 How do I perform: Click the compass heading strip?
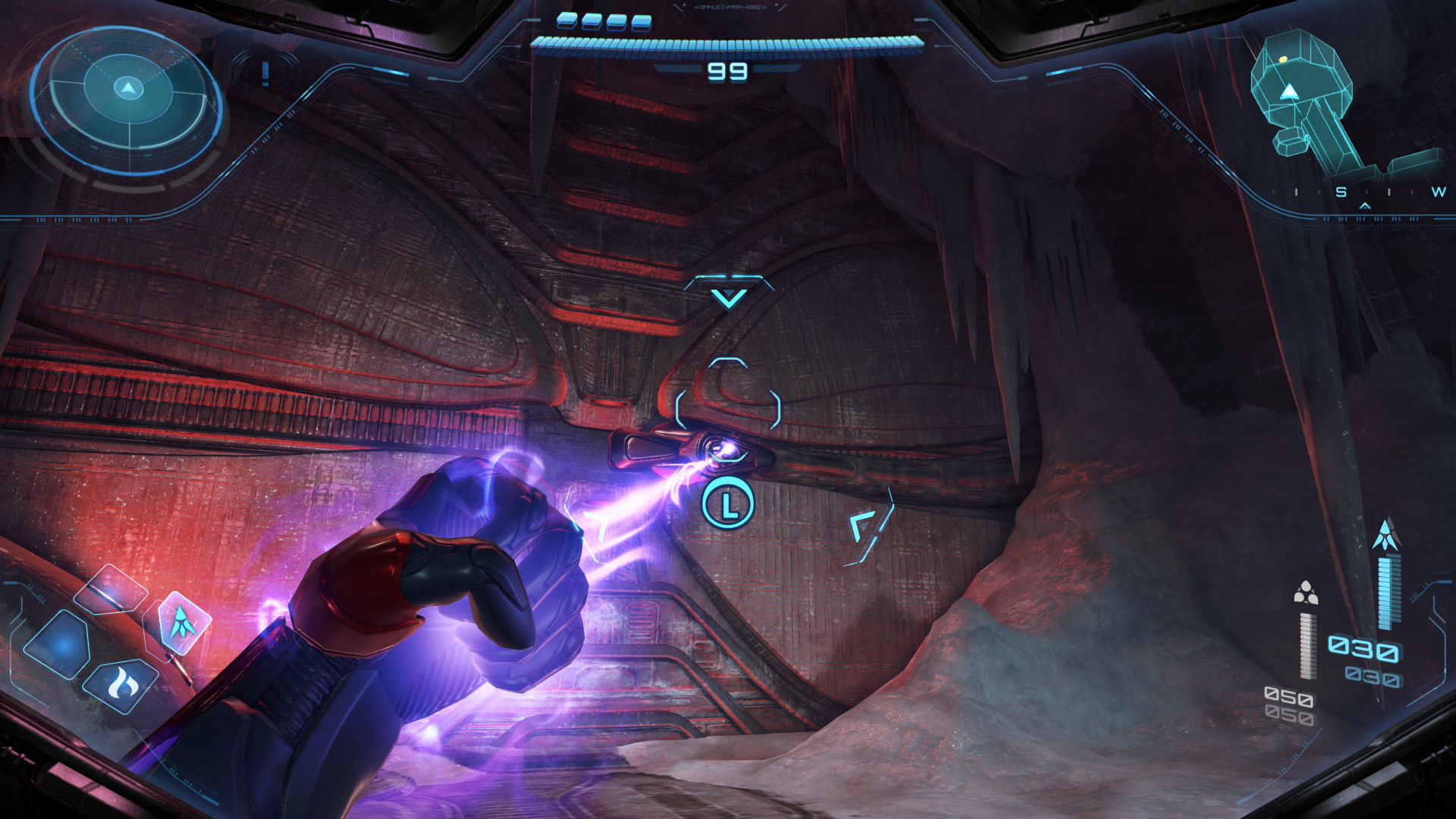(1365, 193)
